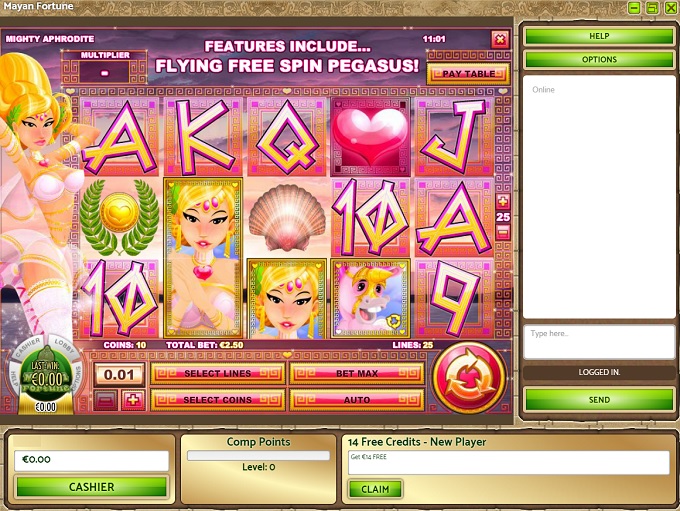Decrease coin value with the minus button

coord(106,400)
